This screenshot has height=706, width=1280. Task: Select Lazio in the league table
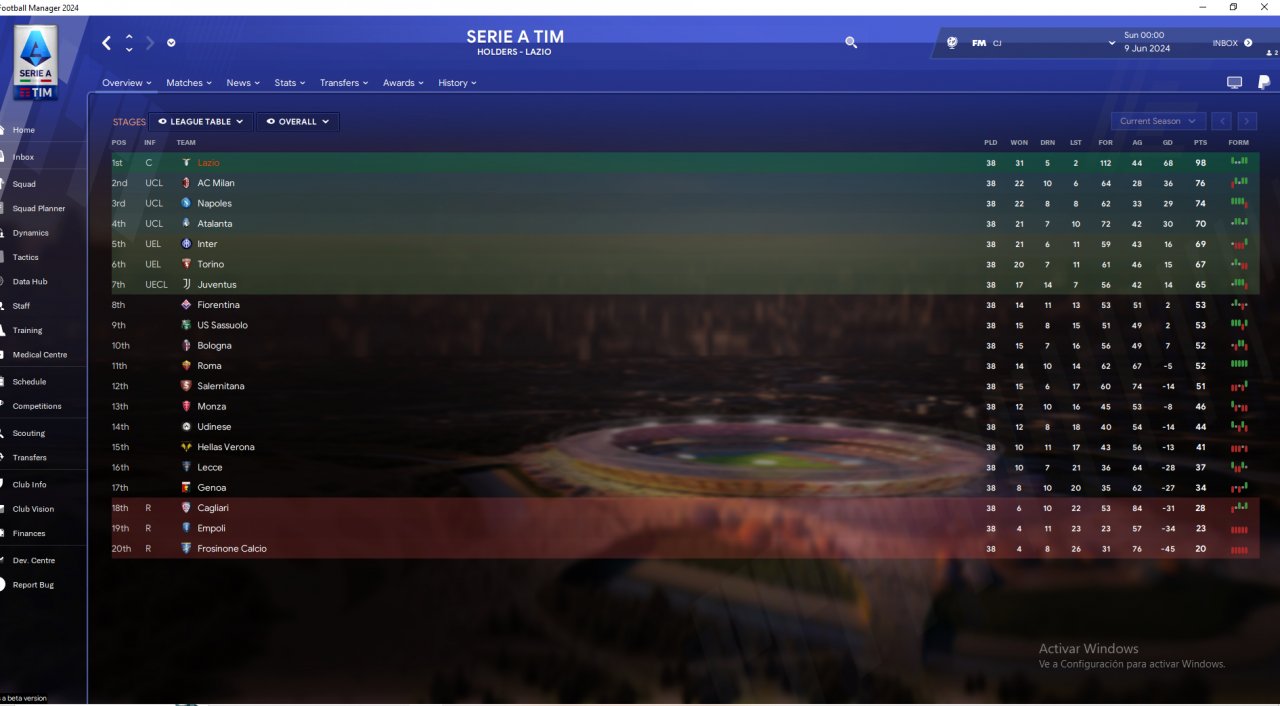[x=208, y=163]
